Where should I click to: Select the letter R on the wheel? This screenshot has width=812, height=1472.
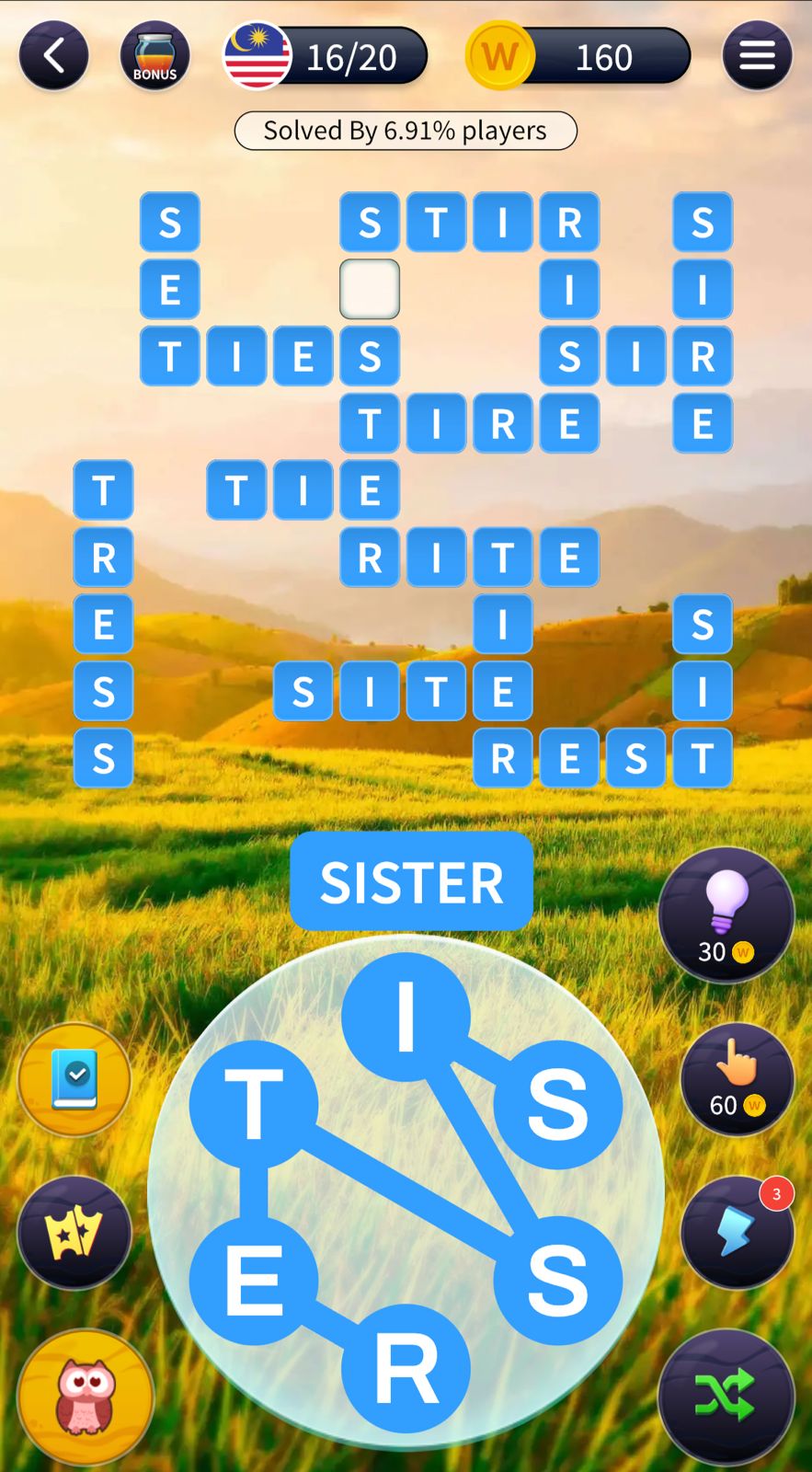tap(406, 1368)
